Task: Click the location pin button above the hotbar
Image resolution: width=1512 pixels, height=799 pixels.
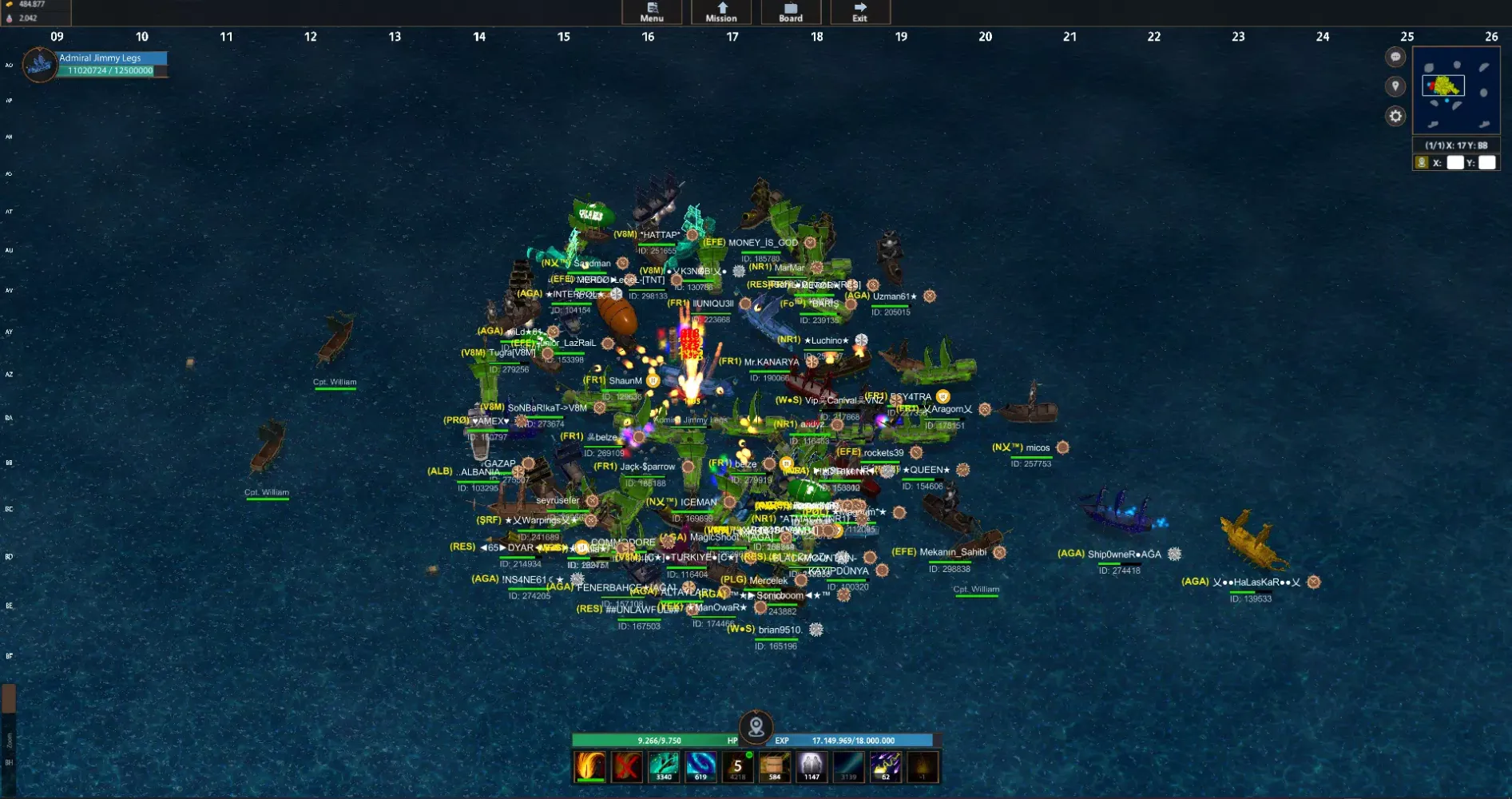Action: (x=756, y=727)
